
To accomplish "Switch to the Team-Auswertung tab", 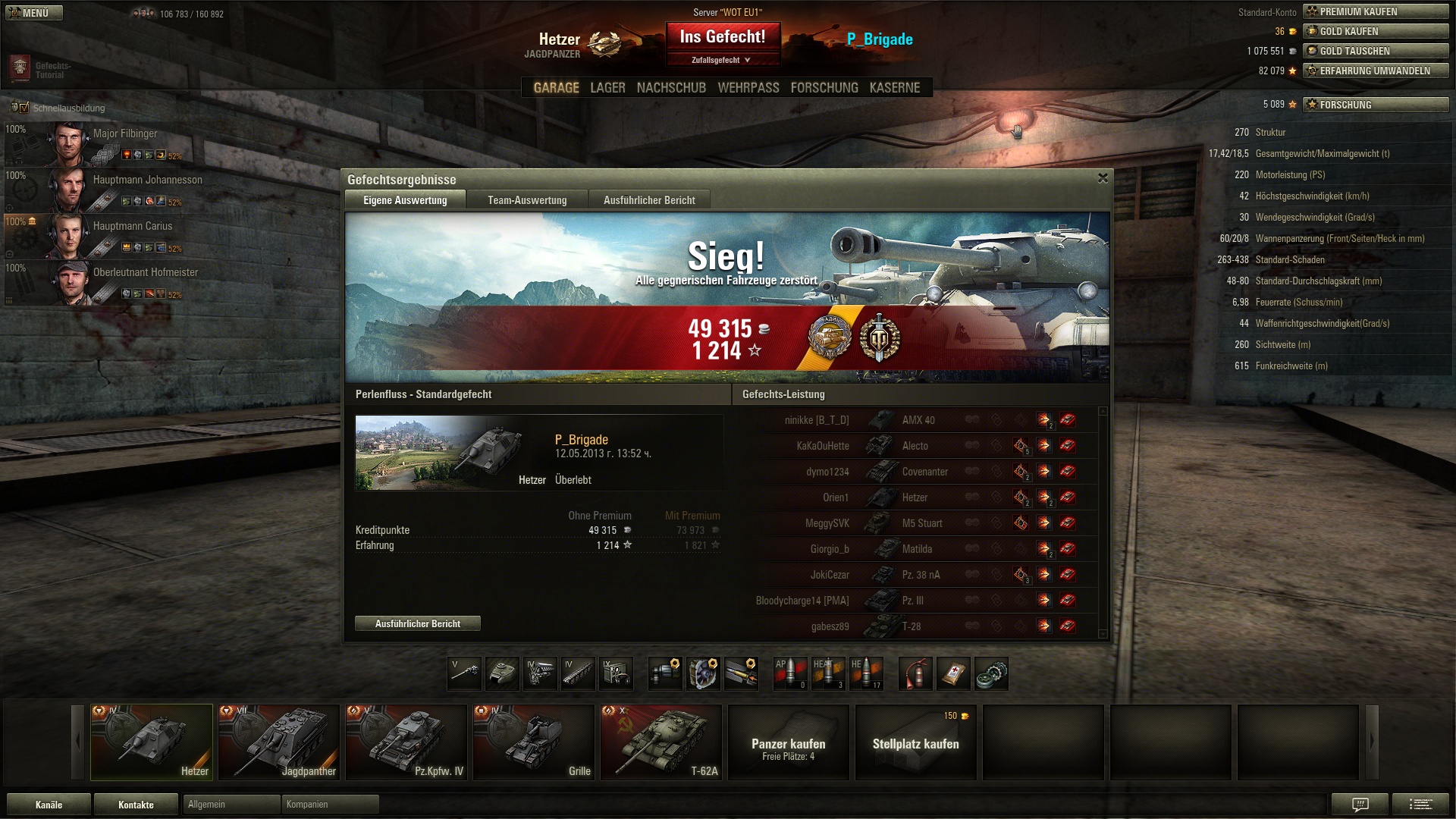I will tap(527, 200).
